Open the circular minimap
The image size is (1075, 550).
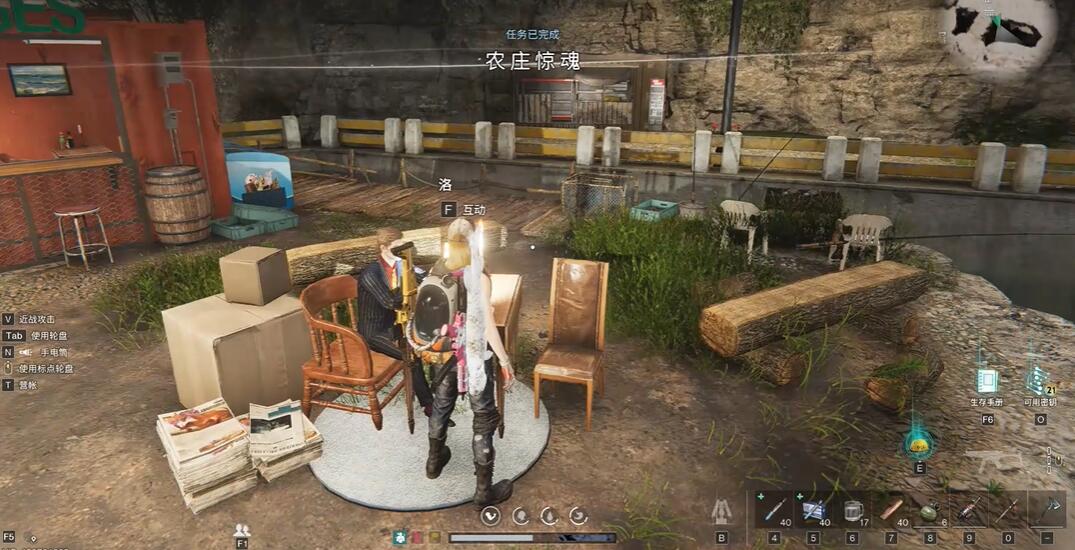(998, 36)
